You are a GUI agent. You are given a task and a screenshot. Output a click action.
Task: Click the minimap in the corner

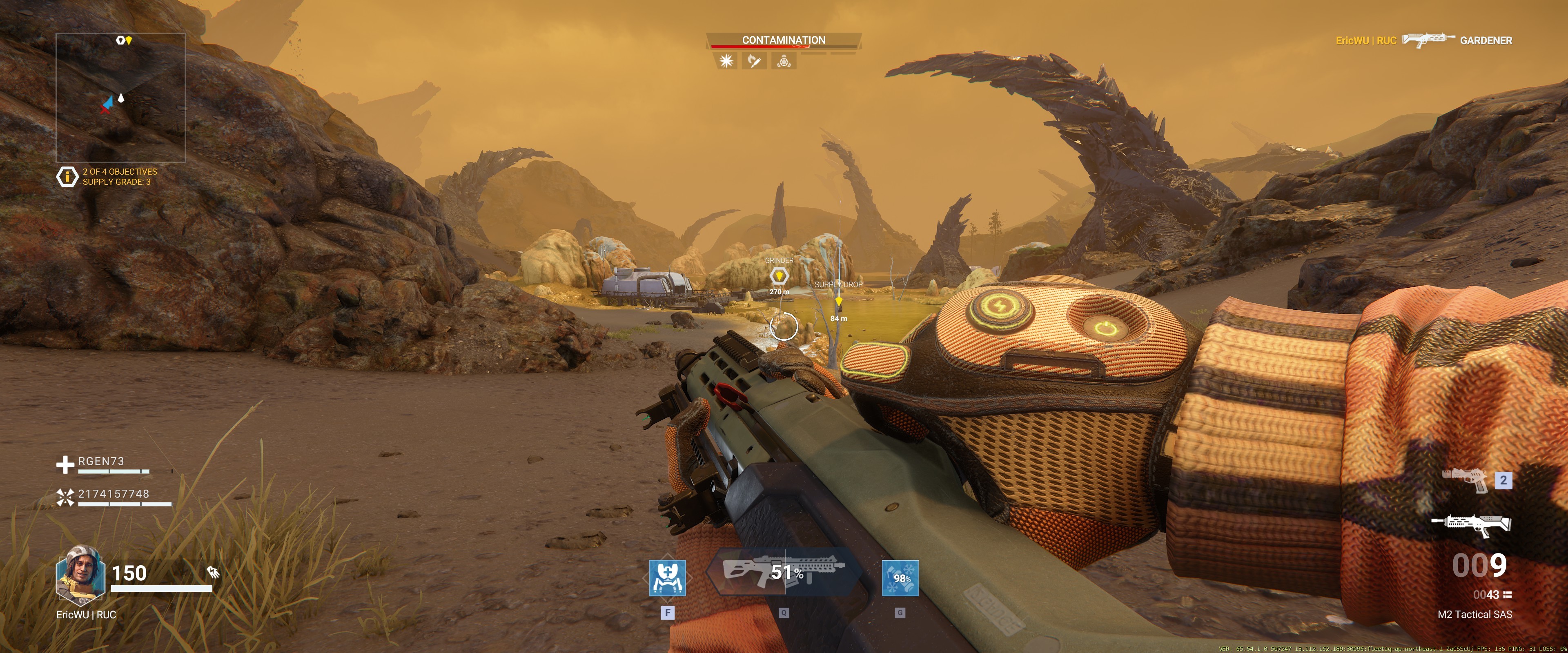(120, 98)
